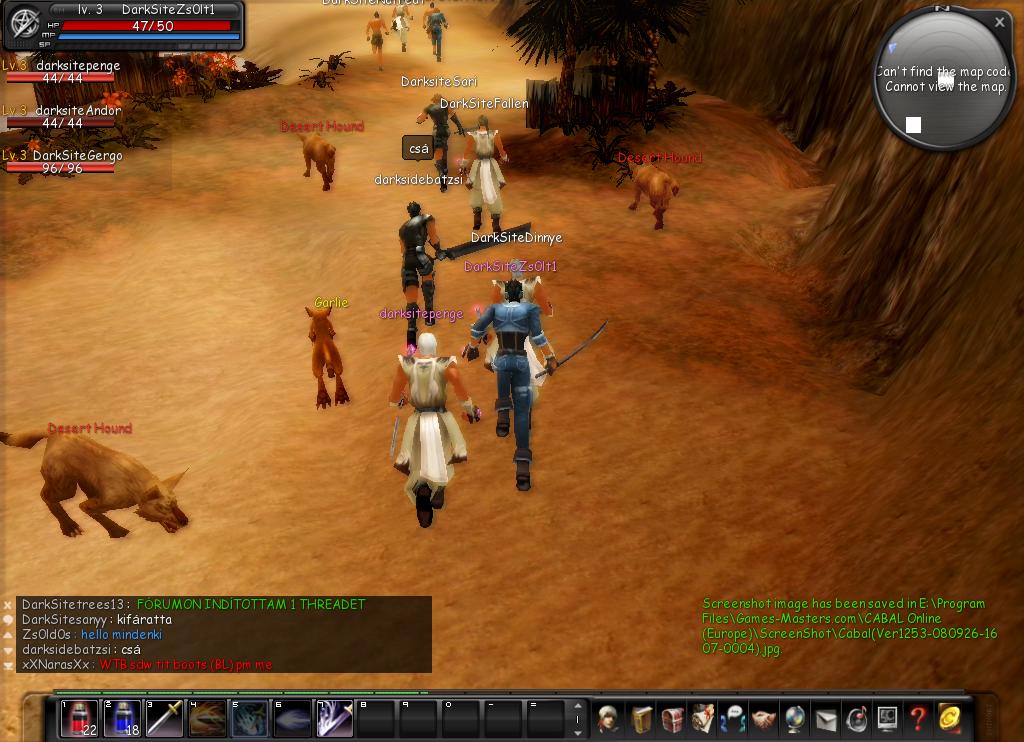Use the blue MP potion in hotbar
This screenshot has width=1024, height=742.
122,718
